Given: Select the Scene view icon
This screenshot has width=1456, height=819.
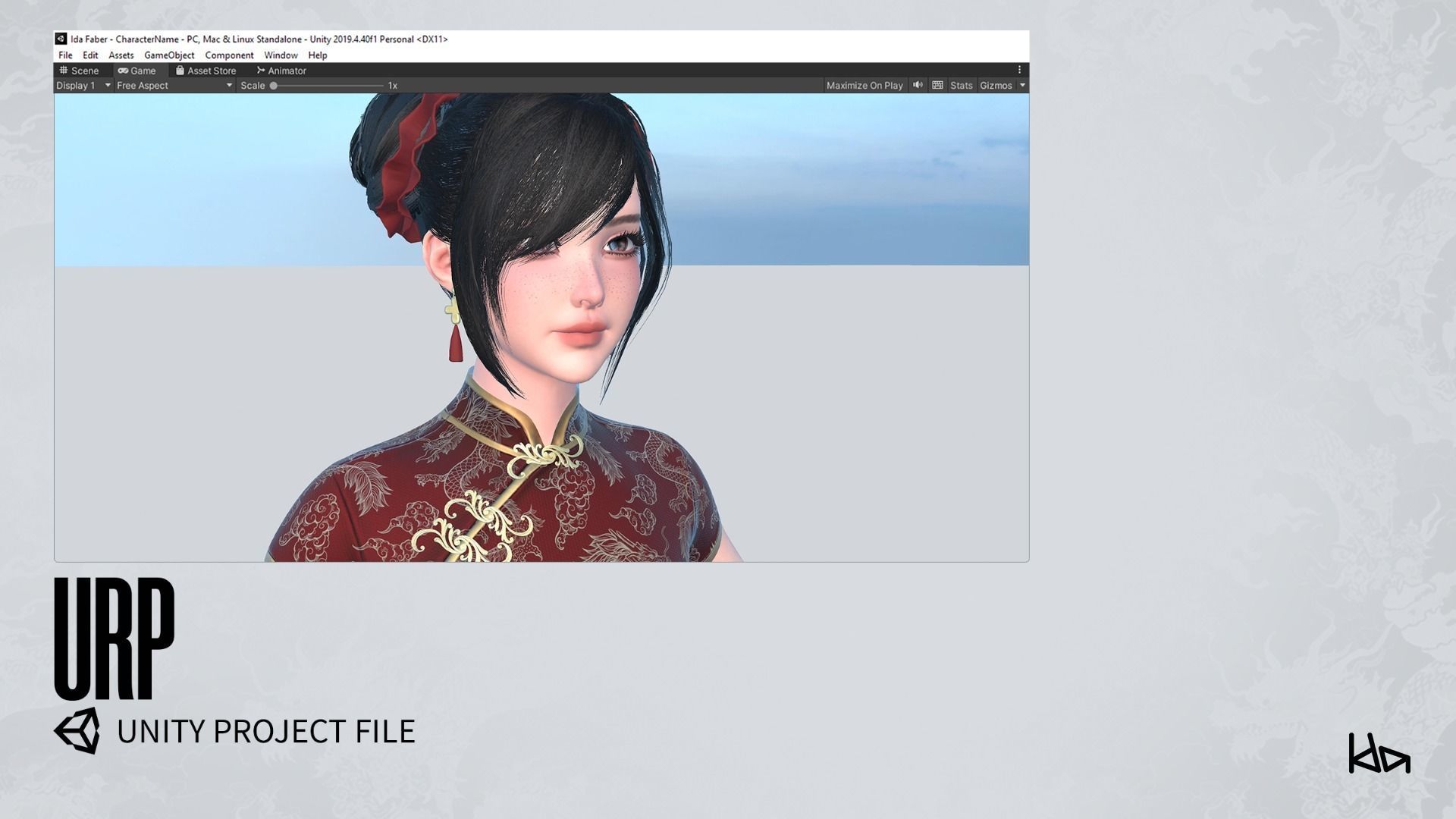Looking at the screenshot, I should tap(64, 71).
